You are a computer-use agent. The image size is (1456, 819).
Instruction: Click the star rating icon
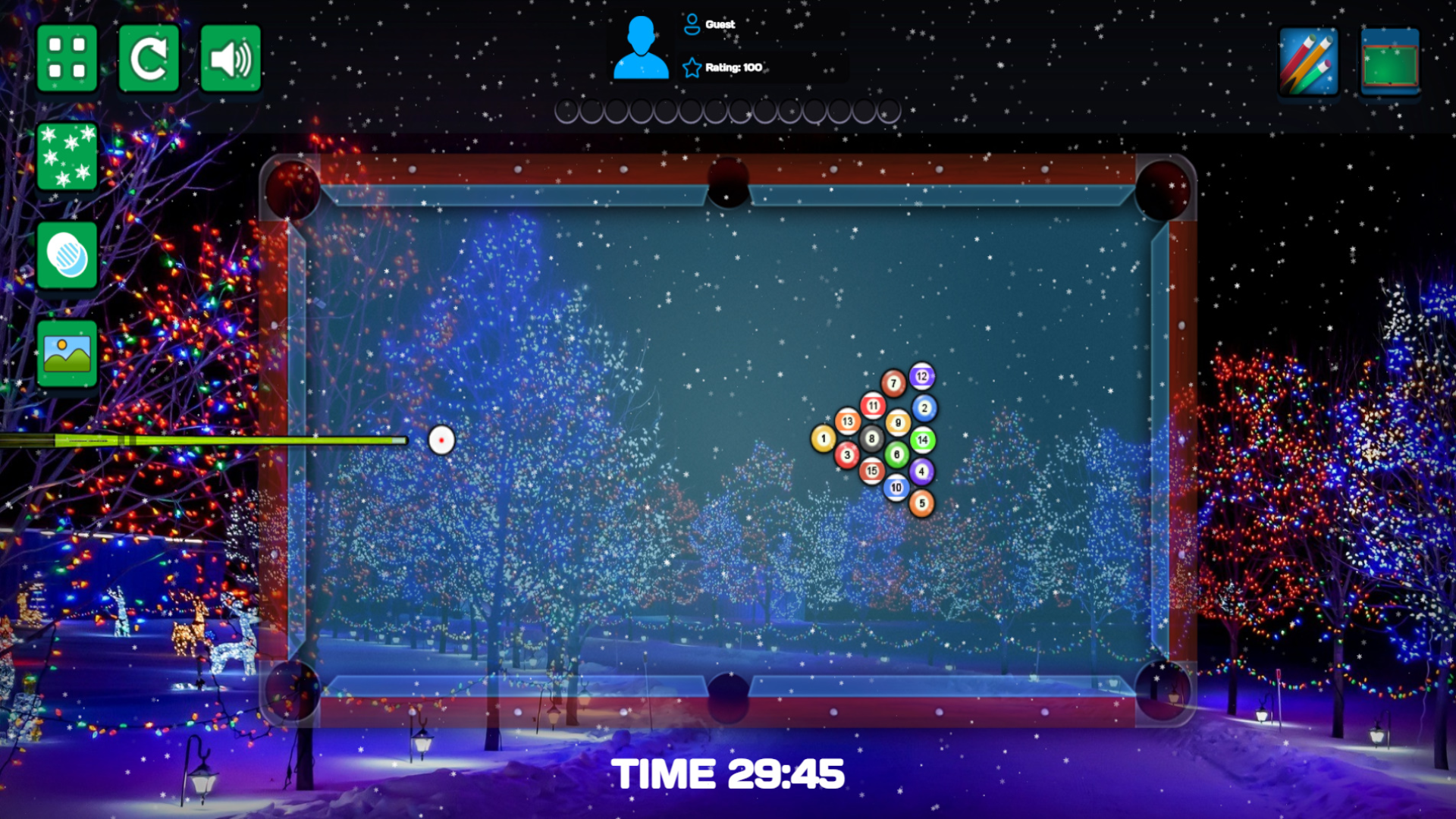(690, 67)
